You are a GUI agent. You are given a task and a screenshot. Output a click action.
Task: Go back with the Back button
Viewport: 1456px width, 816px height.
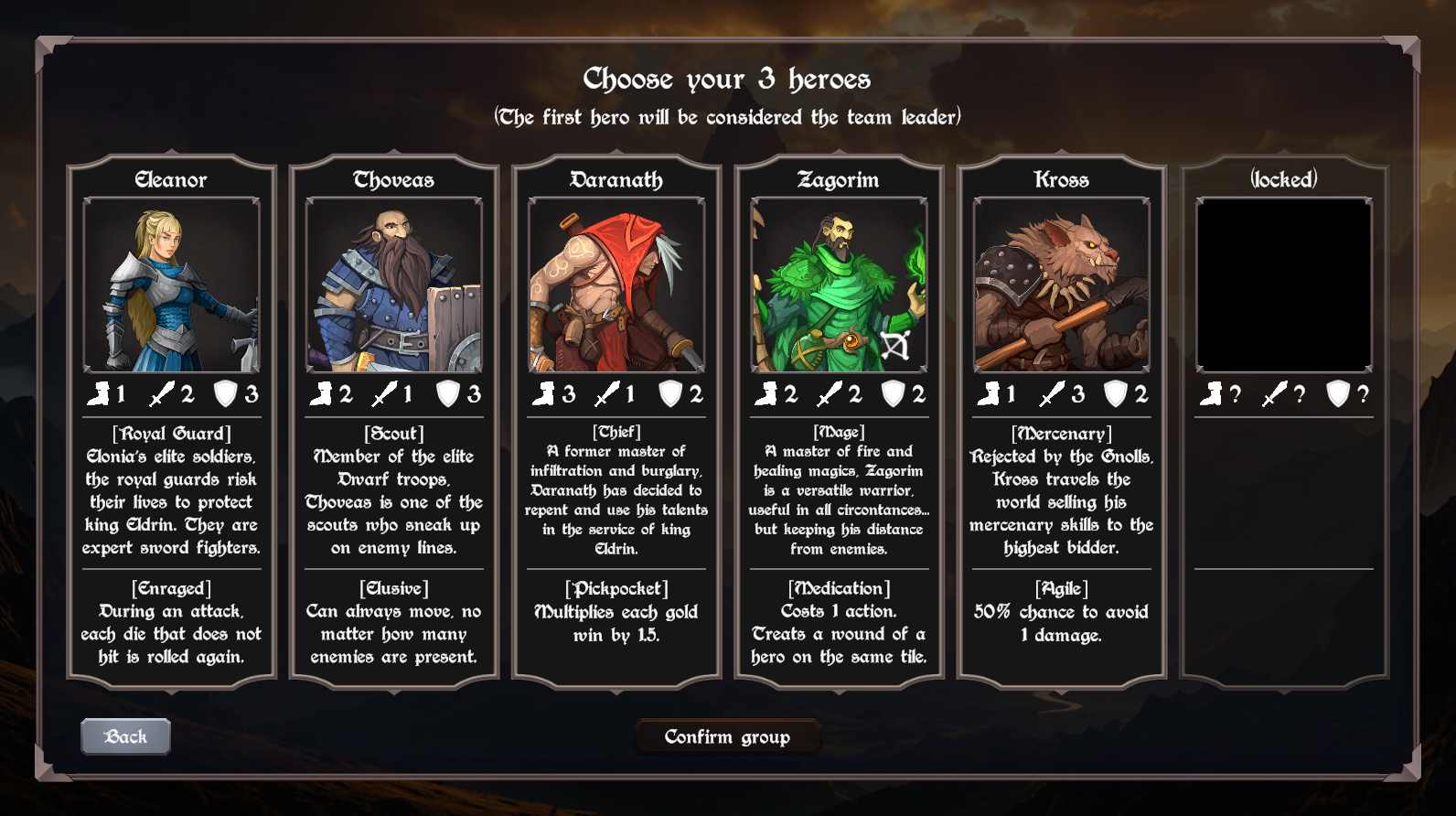(125, 736)
